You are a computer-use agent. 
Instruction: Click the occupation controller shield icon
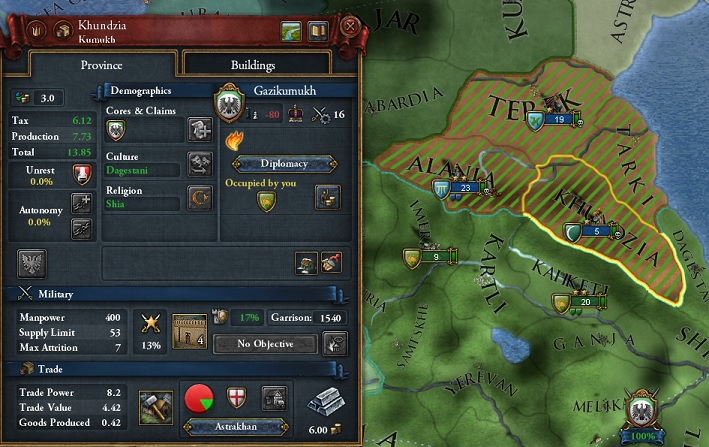[x=267, y=203]
